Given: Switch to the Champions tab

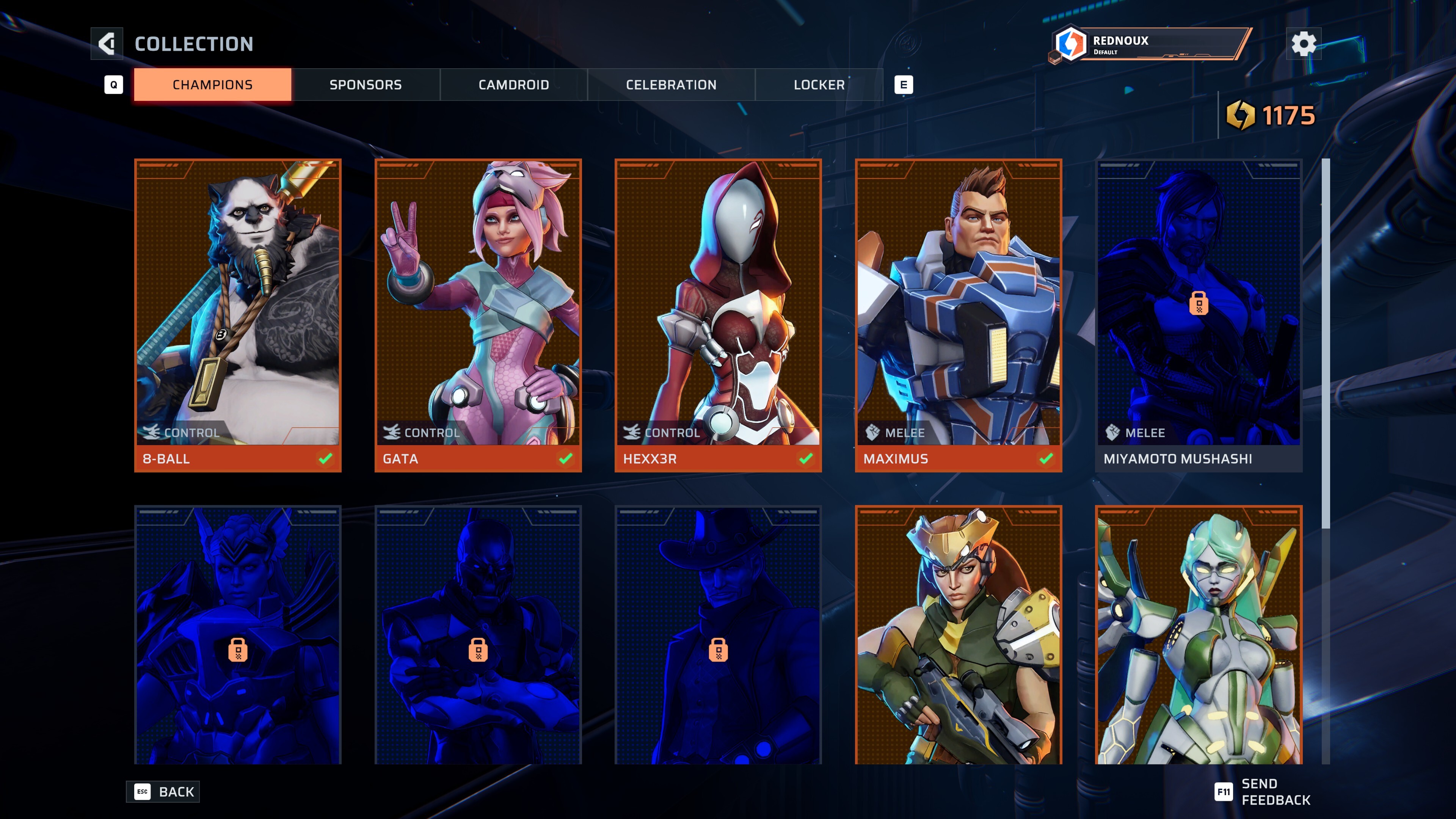Looking at the screenshot, I should pos(212,85).
